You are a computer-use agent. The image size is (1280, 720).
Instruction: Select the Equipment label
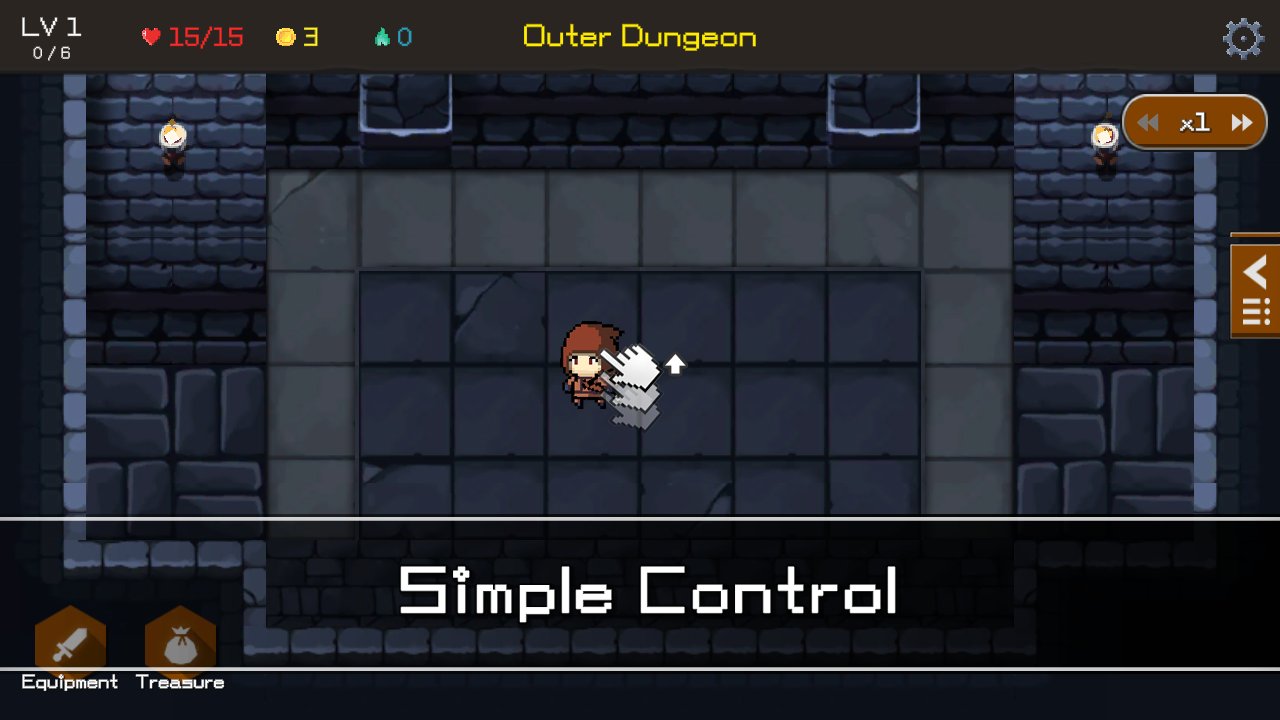pos(68,682)
